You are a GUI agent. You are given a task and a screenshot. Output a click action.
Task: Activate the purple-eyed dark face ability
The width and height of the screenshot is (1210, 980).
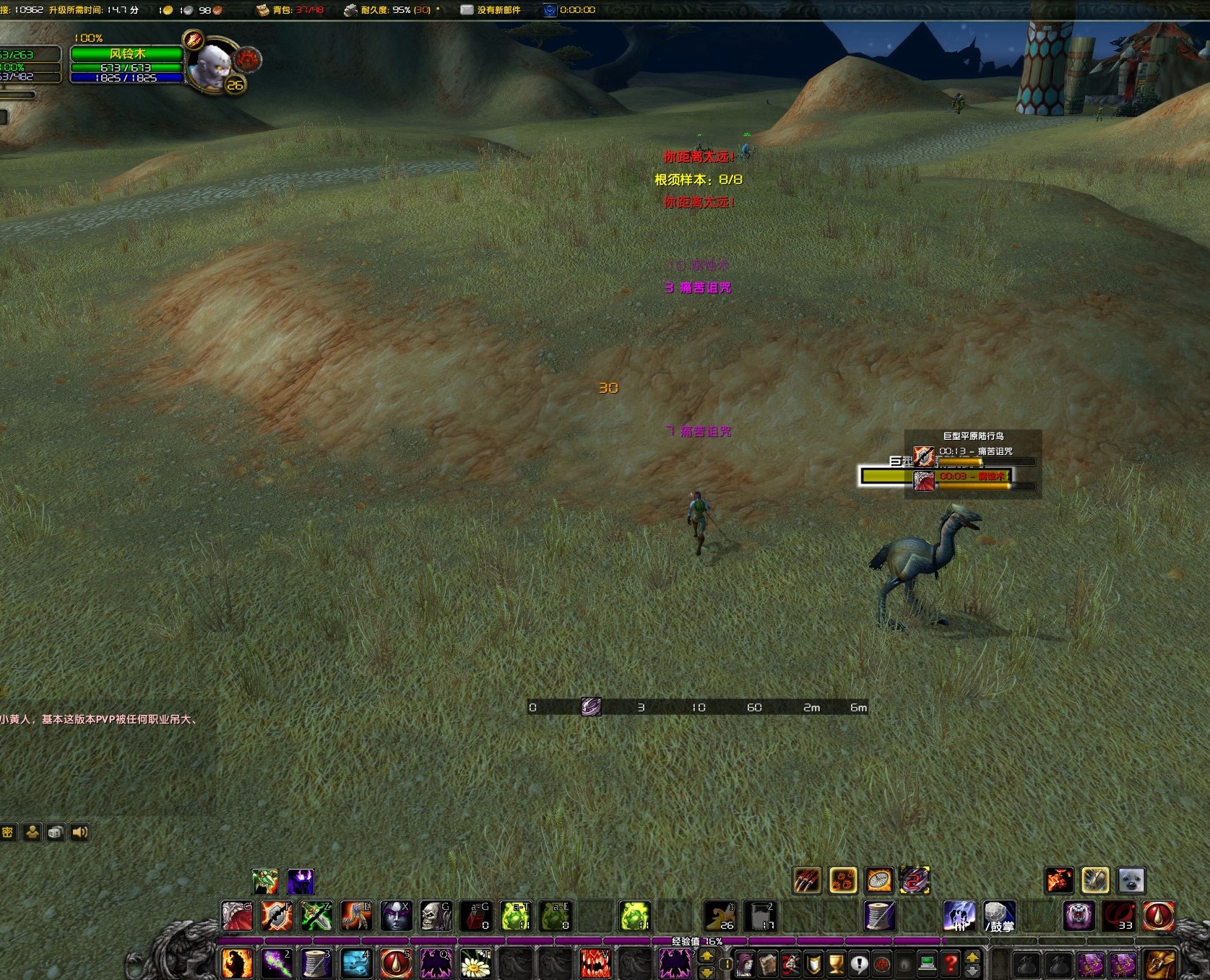tap(396, 916)
